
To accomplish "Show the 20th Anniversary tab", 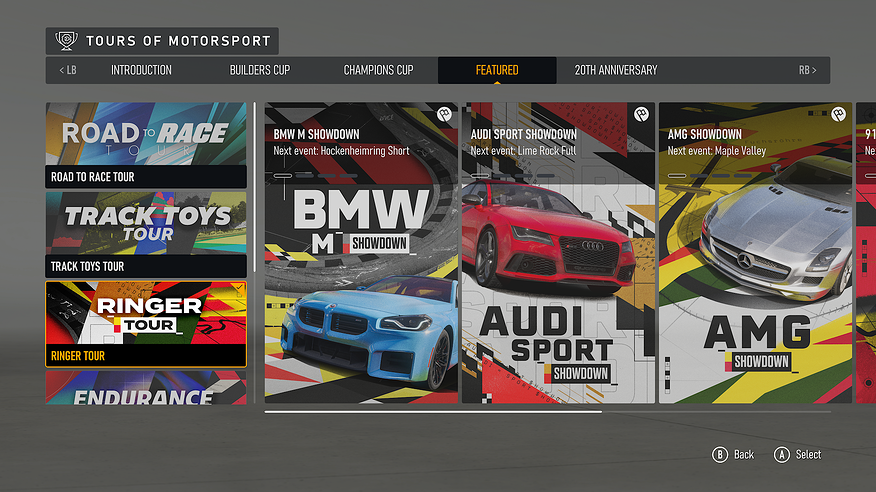I will click(x=616, y=70).
